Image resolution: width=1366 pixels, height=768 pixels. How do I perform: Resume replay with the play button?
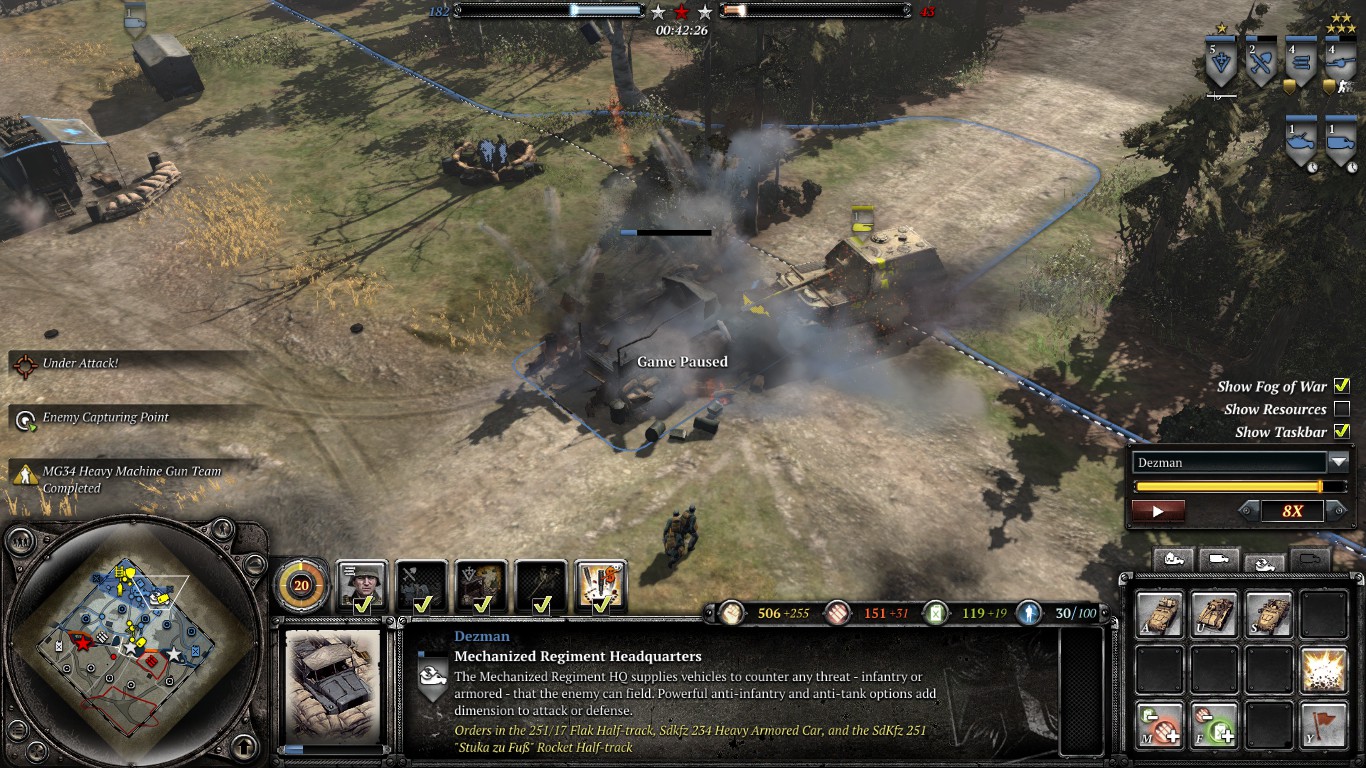[x=1158, y=511]
